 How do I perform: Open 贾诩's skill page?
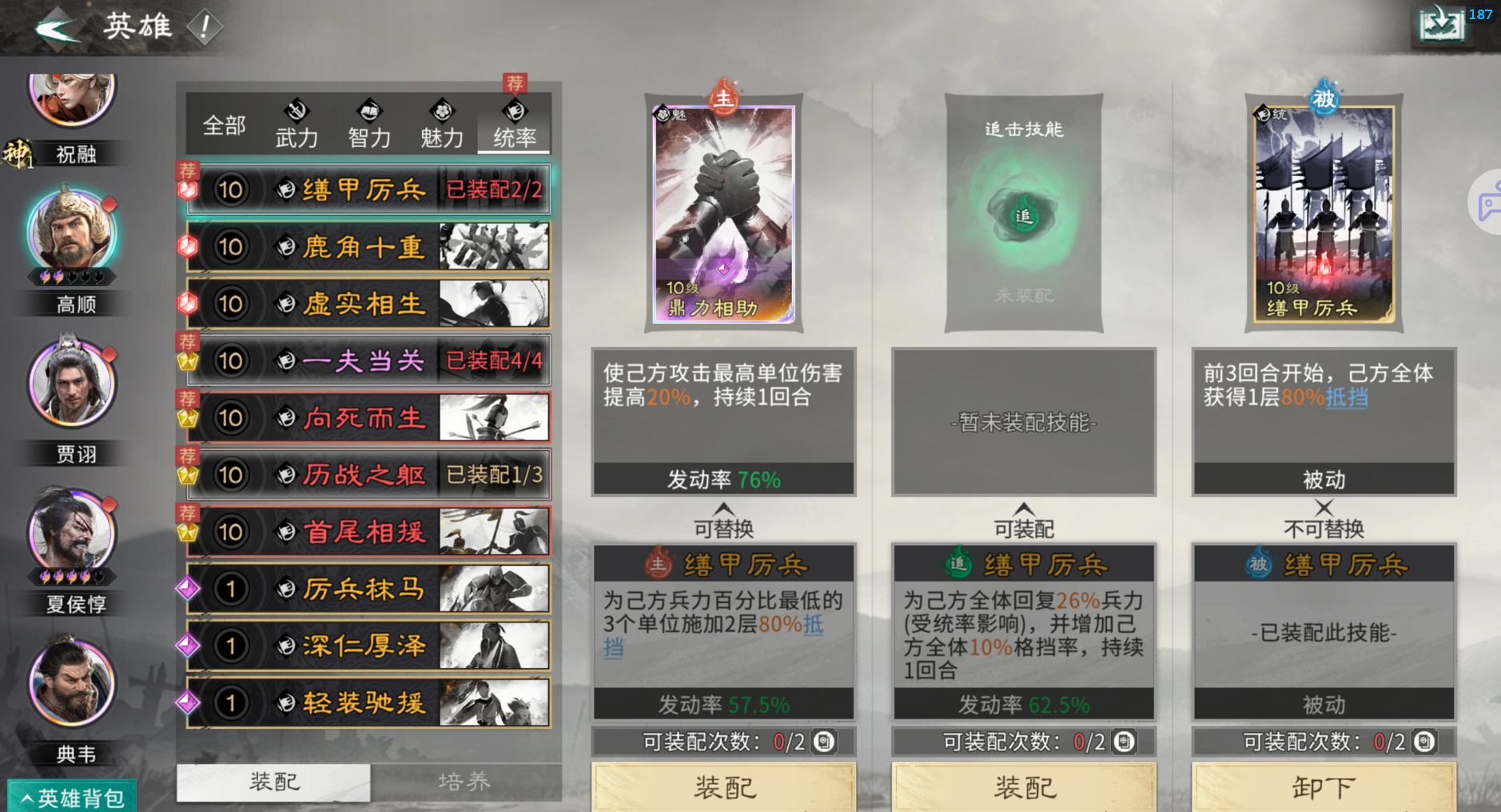73,385
